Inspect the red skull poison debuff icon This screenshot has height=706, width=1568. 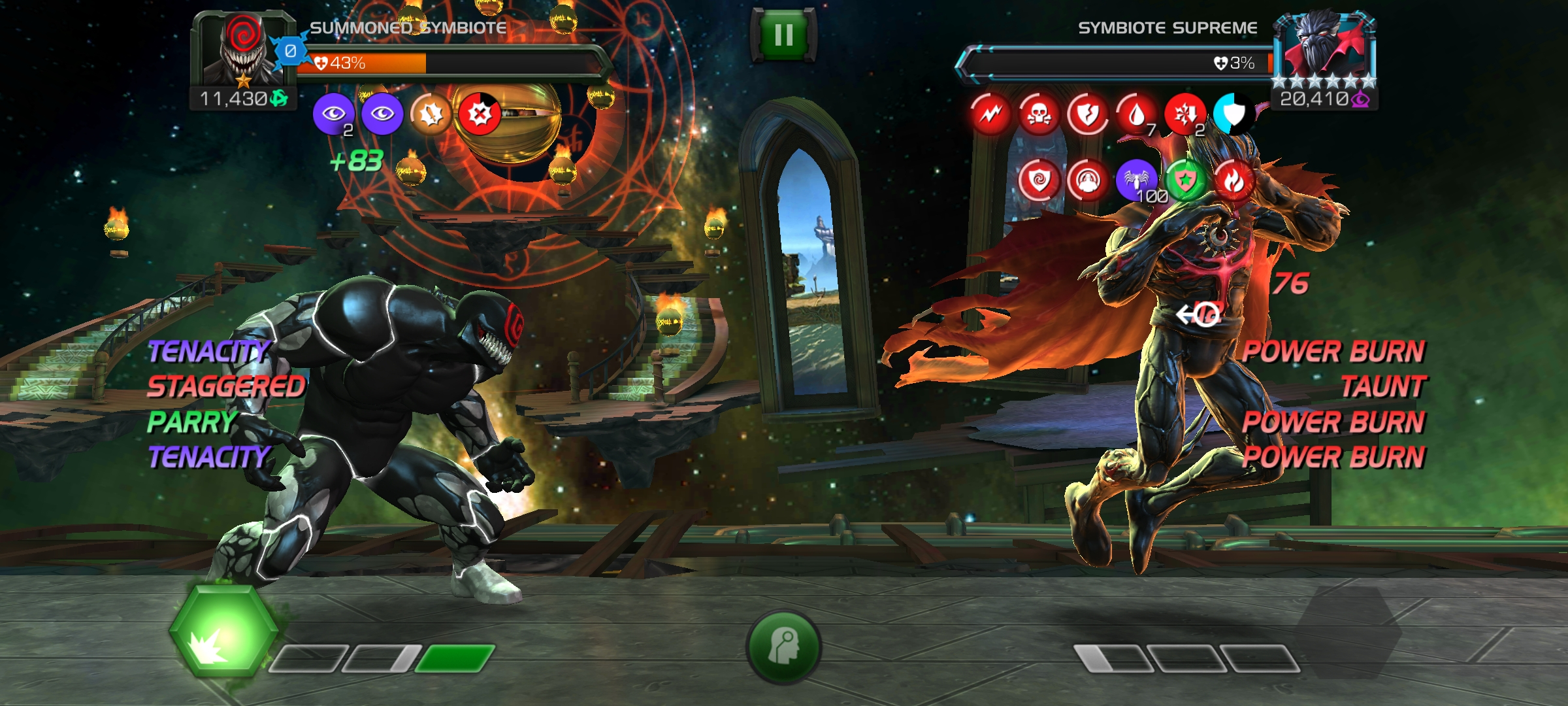1038,114
